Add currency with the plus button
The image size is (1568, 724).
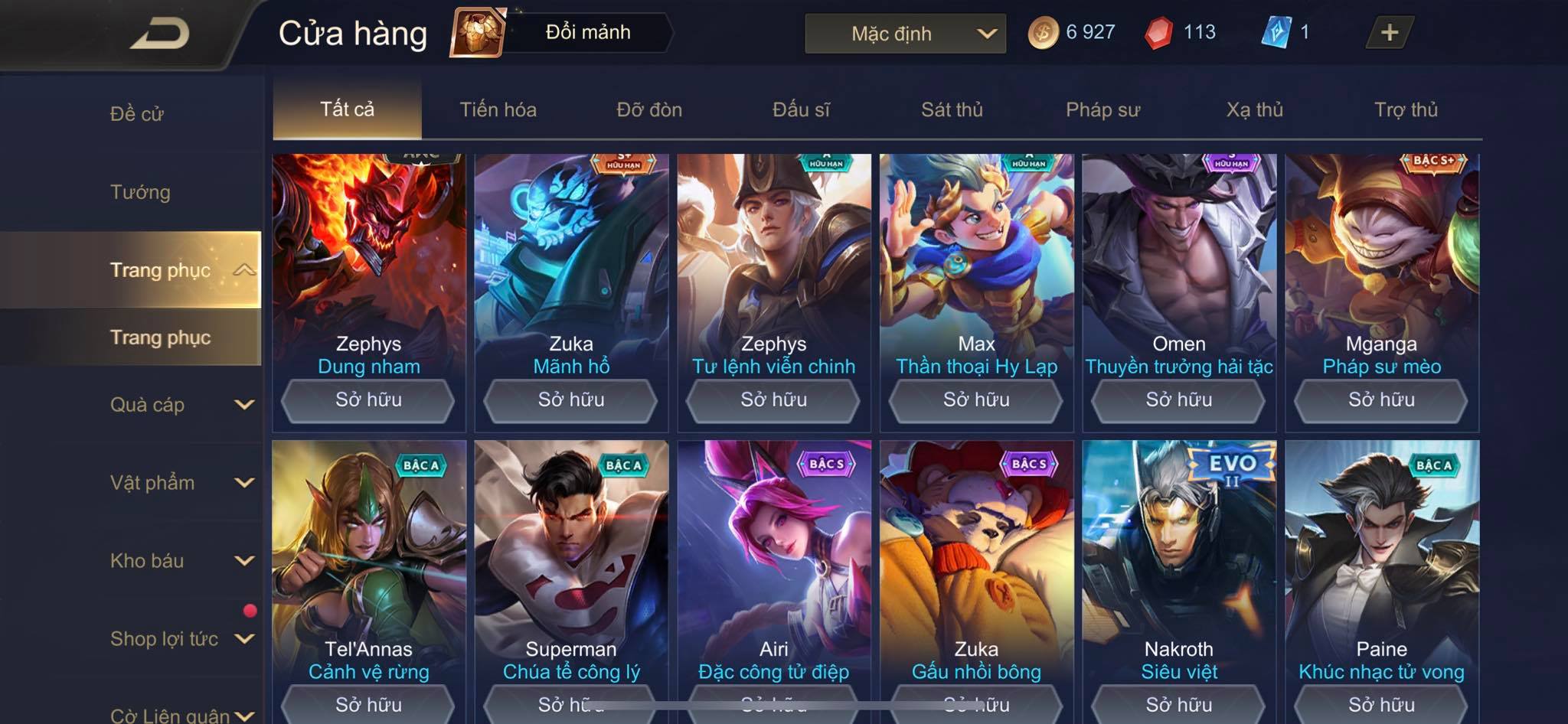point(1389,32)
